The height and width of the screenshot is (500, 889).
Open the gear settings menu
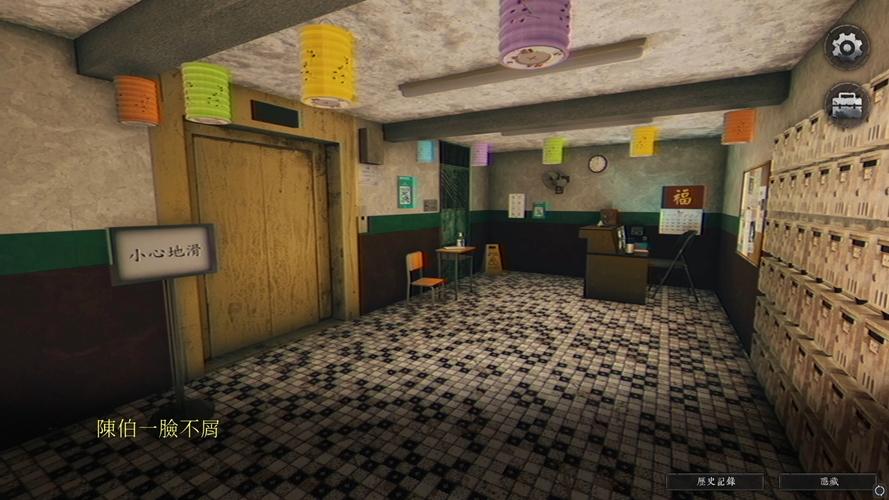[846, 46]
